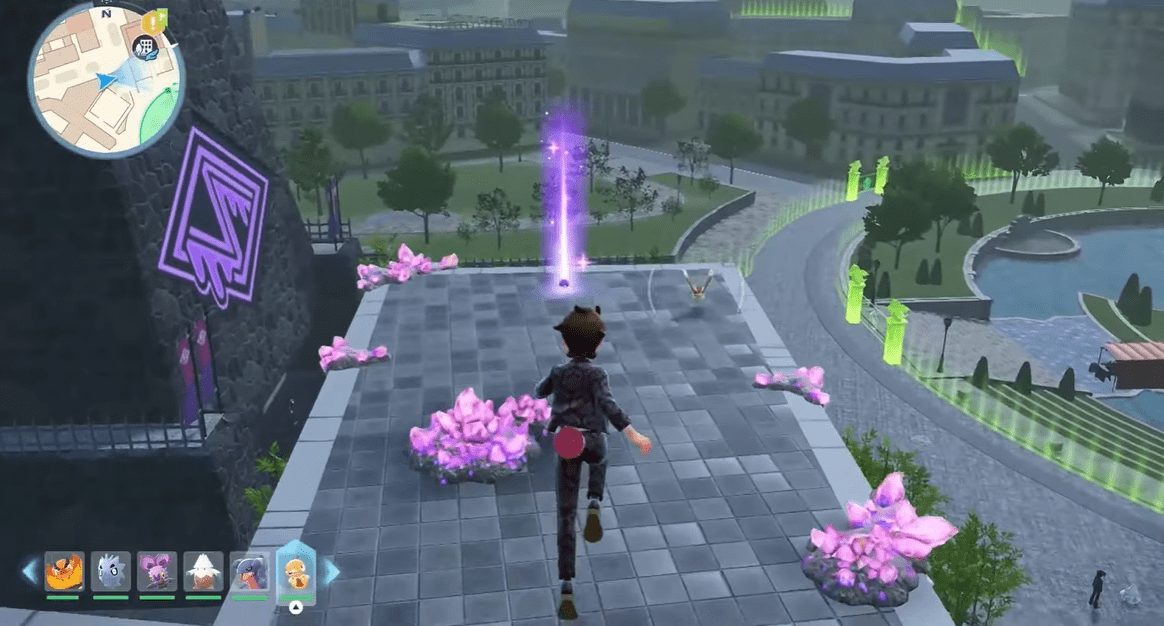This screenshot has width=1164, height=626.
Task: Click the yellow exclamation quest marker
Action: tap(153, 20)
